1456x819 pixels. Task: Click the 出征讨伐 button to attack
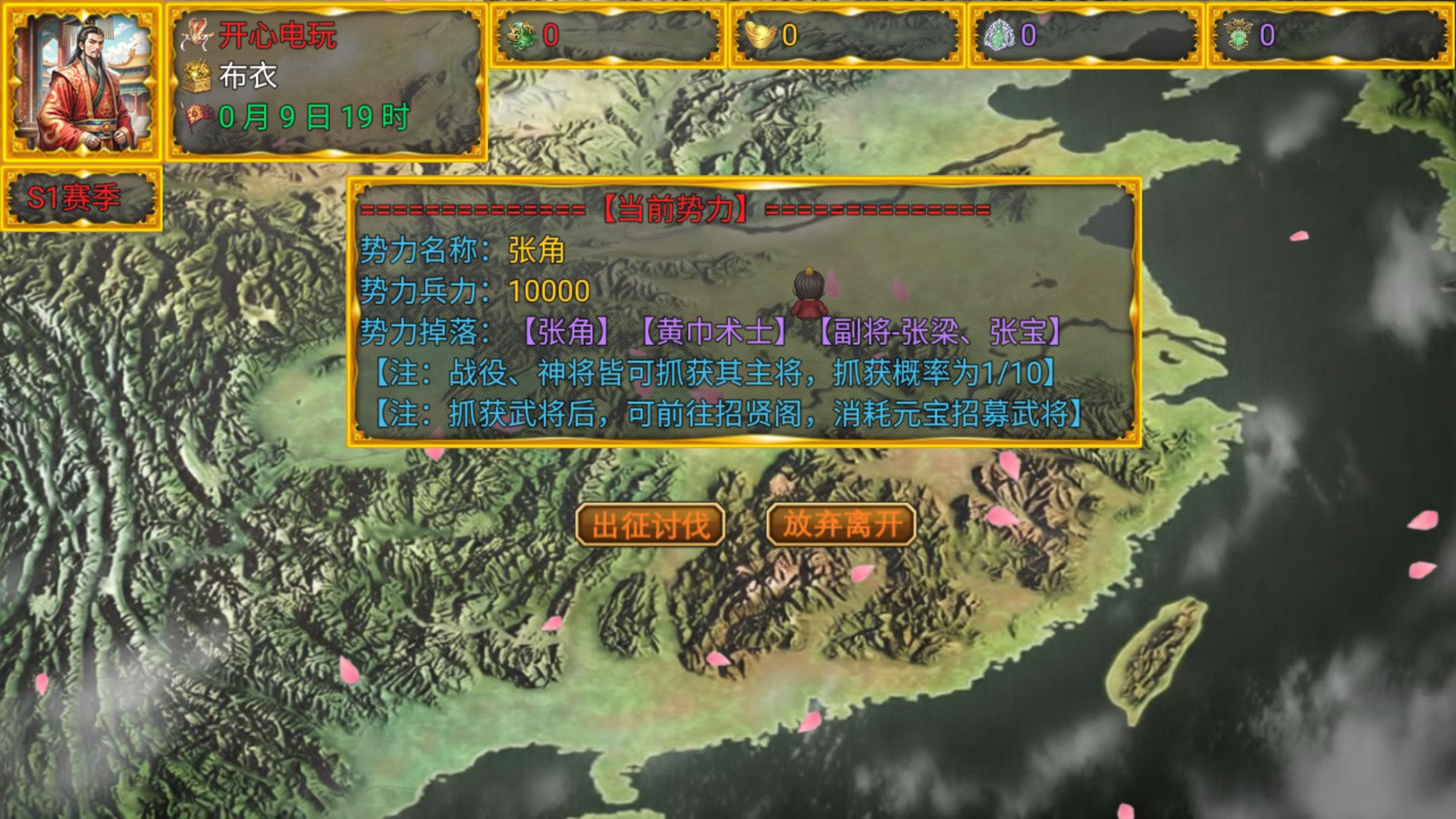[650, 524]
